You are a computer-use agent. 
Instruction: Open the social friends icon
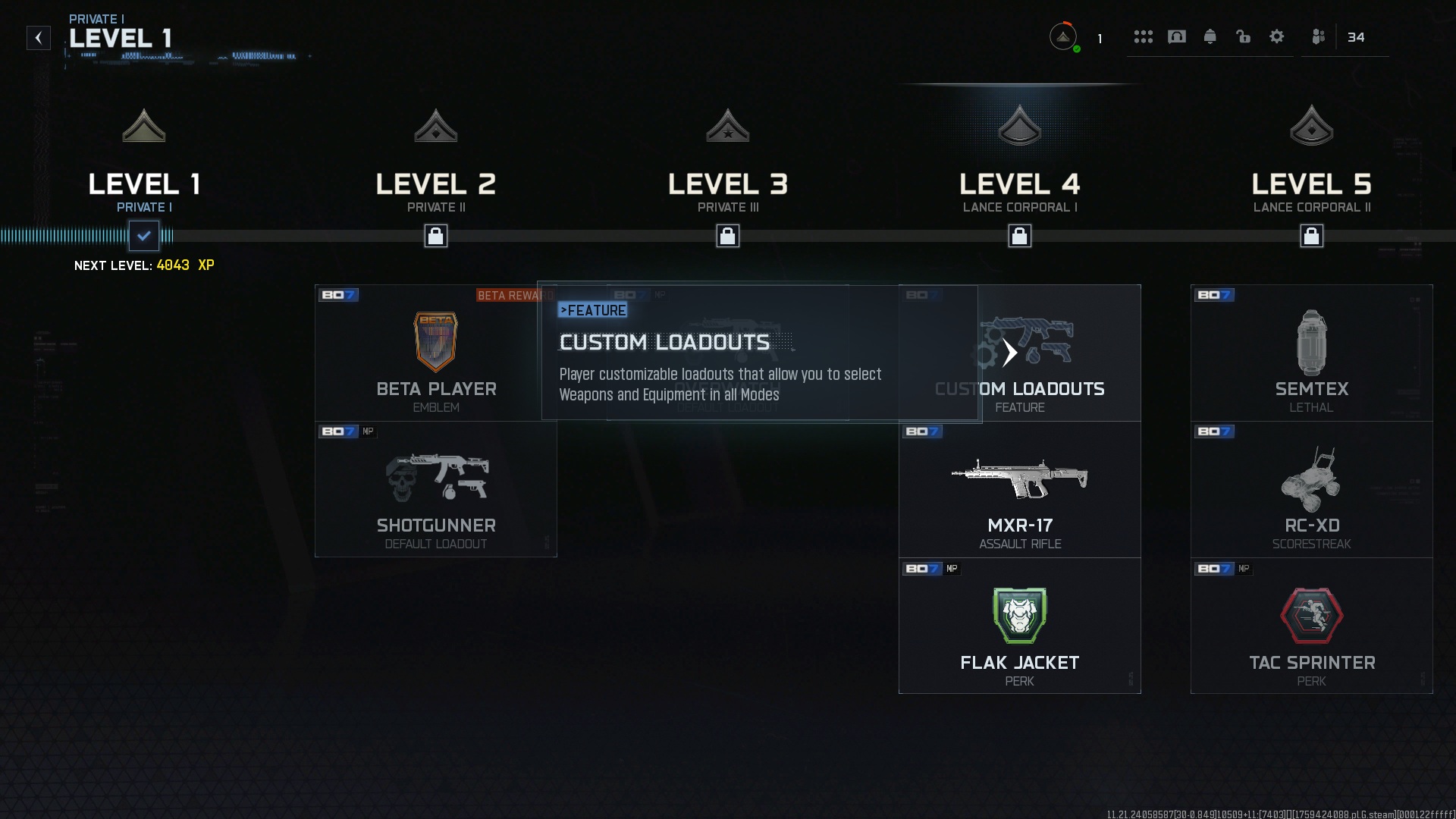1319,37
